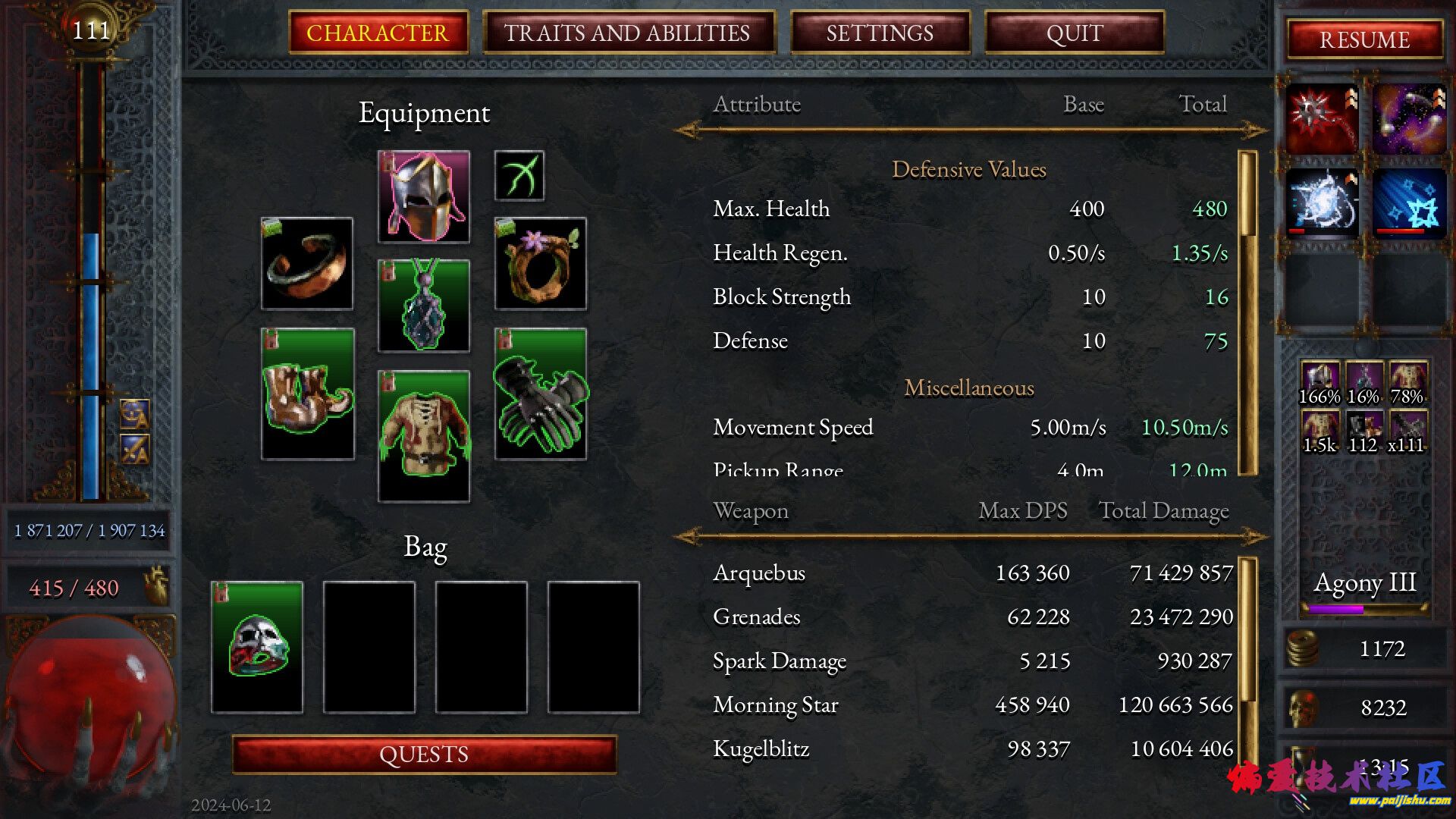Select the green bow rune slot
The width and height of the screenshot is (1456, 819).
[519, 176]
